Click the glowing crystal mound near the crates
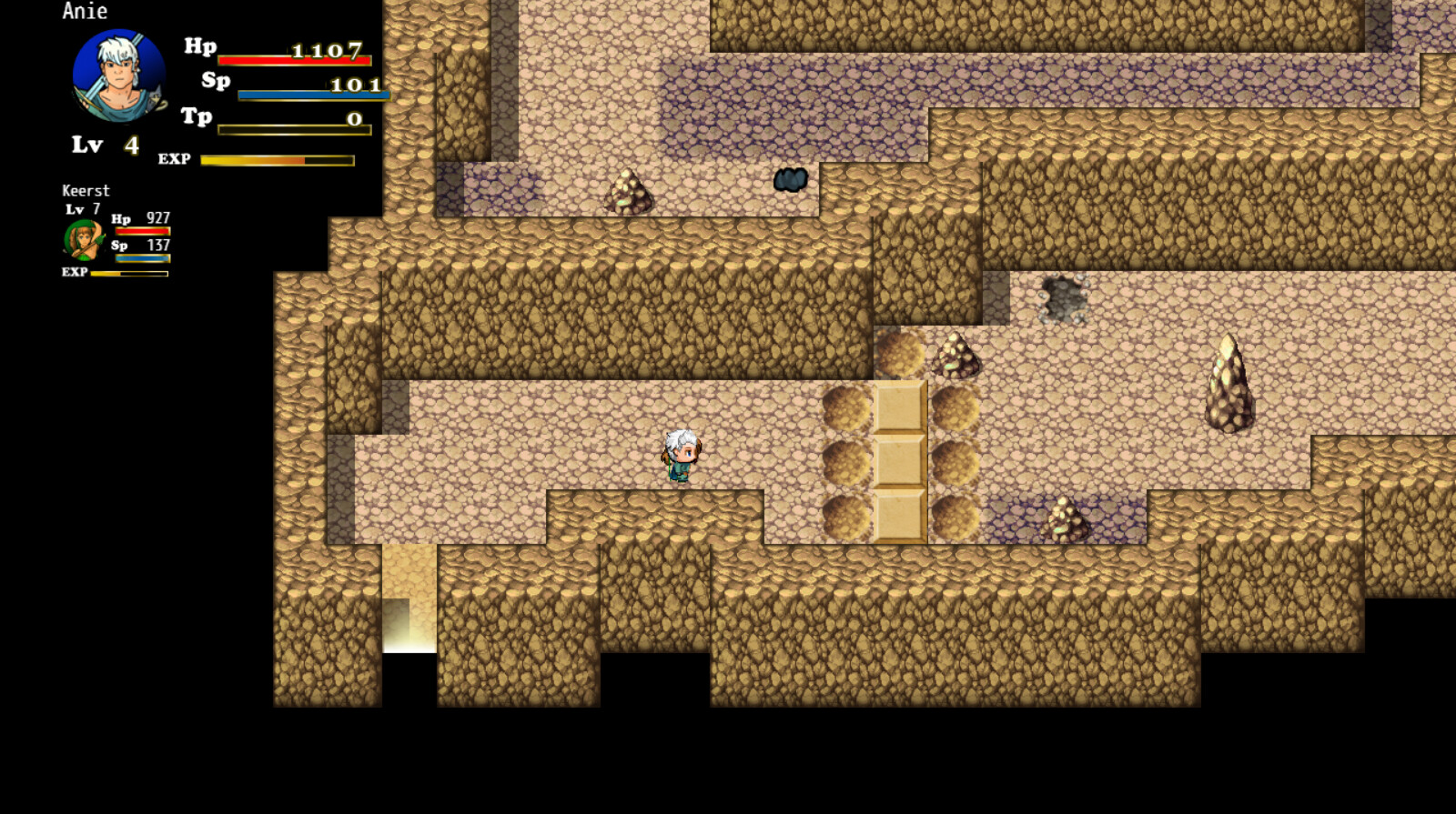The height and width of the screenshot is (814, 1456). tap(956, 355)
